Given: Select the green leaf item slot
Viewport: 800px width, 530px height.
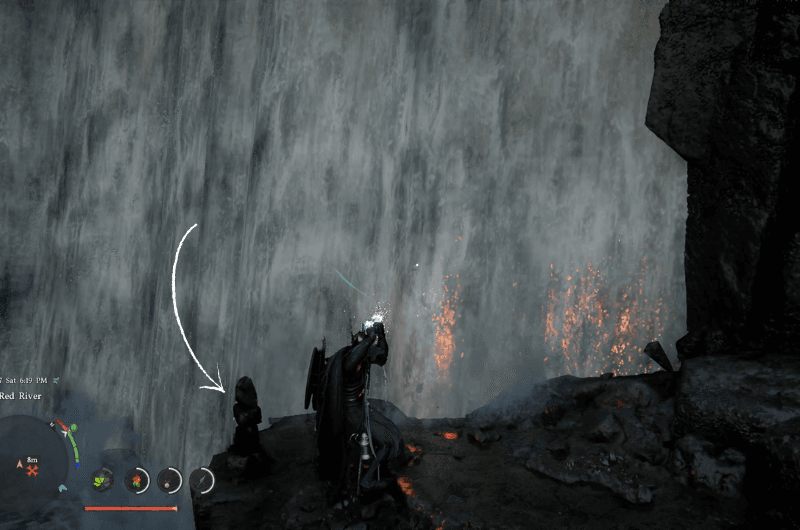Looking at the screenshot, I should pos(102,481).
